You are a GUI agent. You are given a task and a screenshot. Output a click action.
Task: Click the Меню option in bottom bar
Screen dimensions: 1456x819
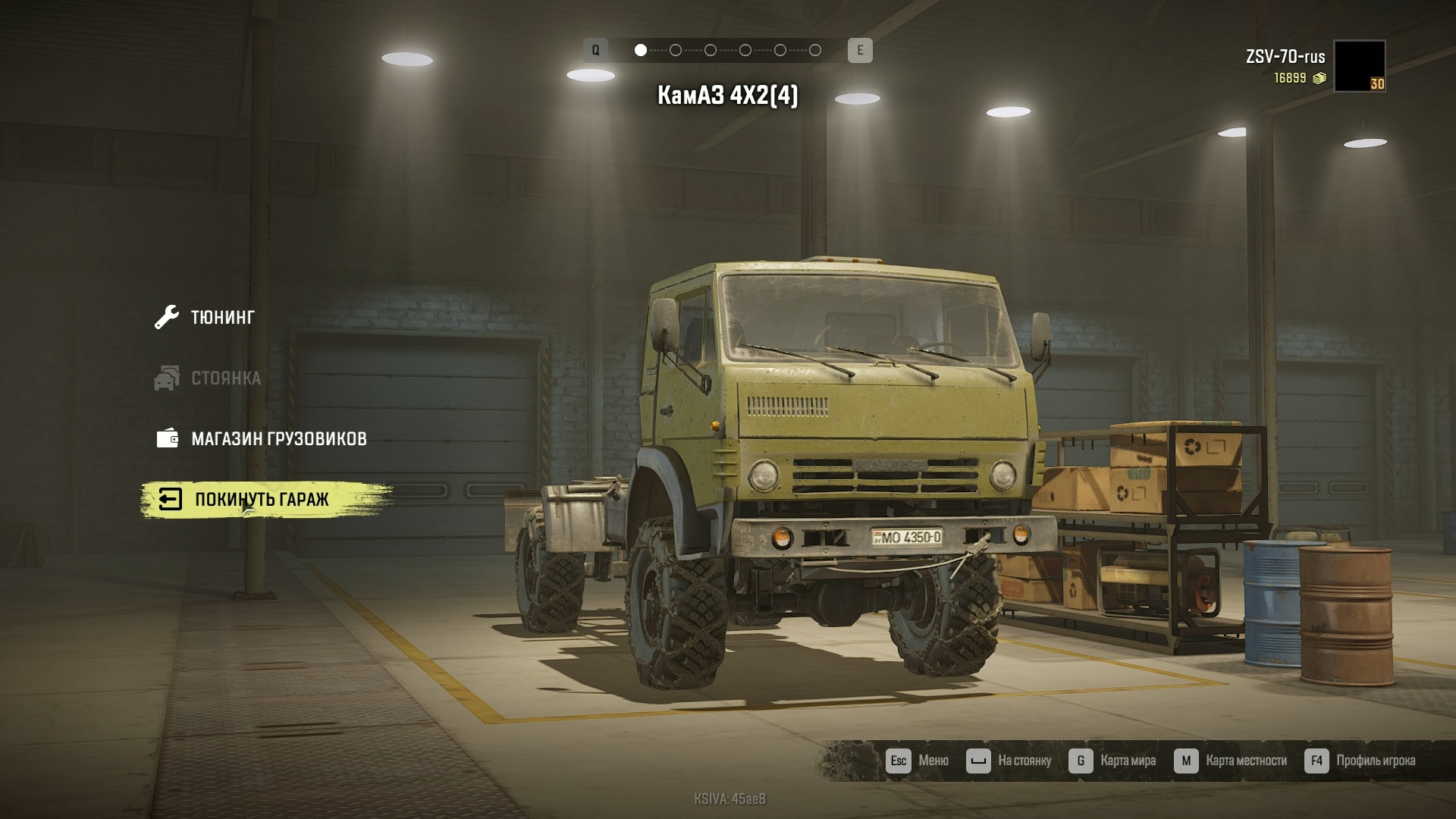point(918,761)
